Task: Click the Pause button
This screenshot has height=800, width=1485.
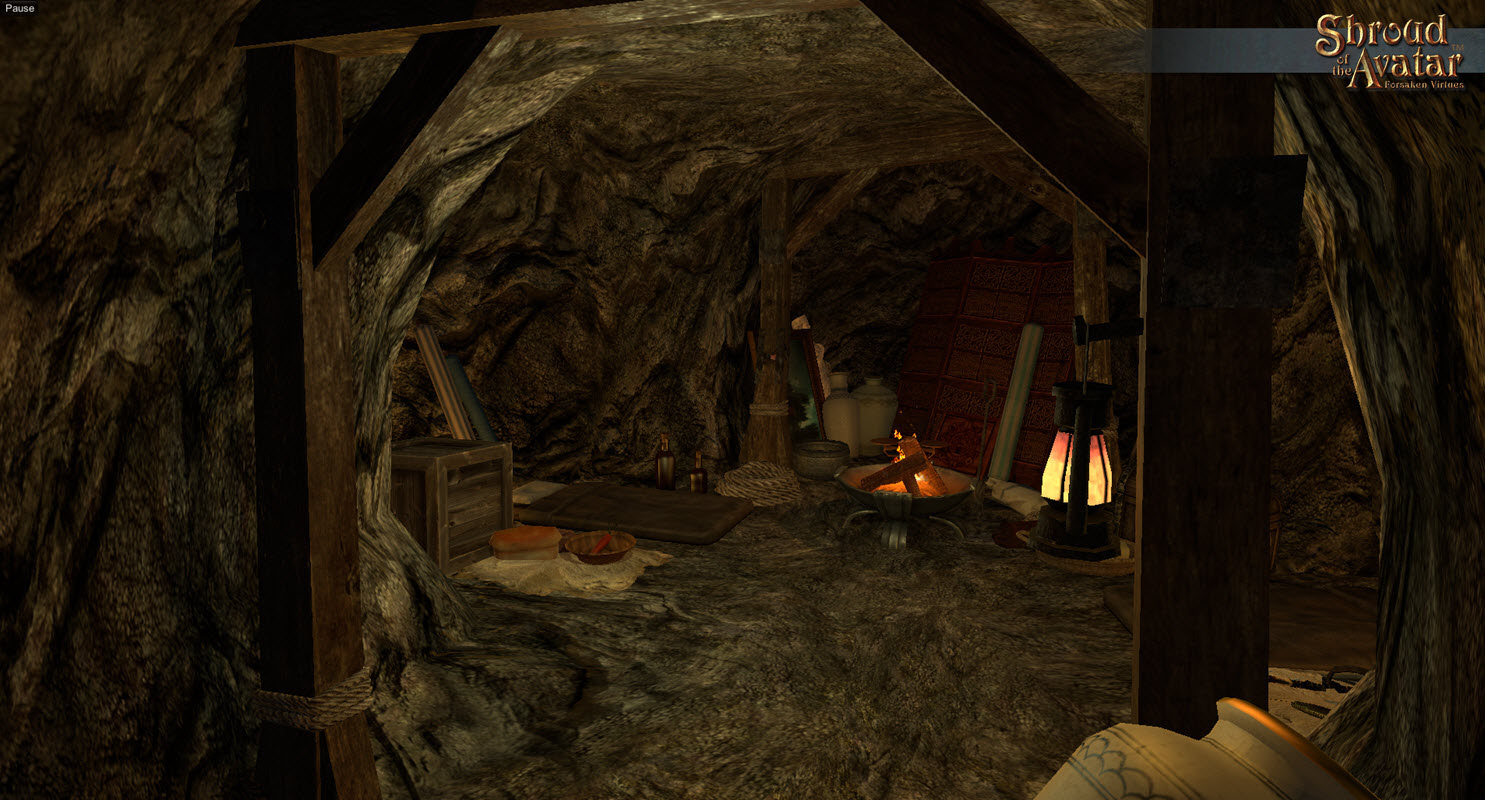Action: click(19, 9)
